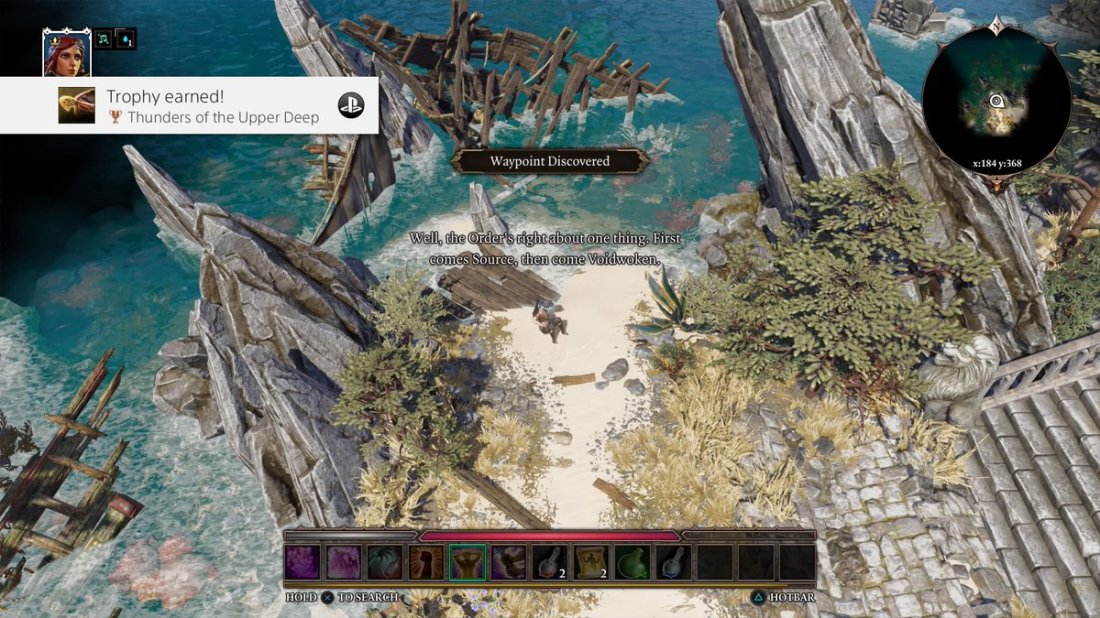This screenshot has height=618, width=1100.
Task: Use the potion flask stacked with 2
Action: [549, 562]
